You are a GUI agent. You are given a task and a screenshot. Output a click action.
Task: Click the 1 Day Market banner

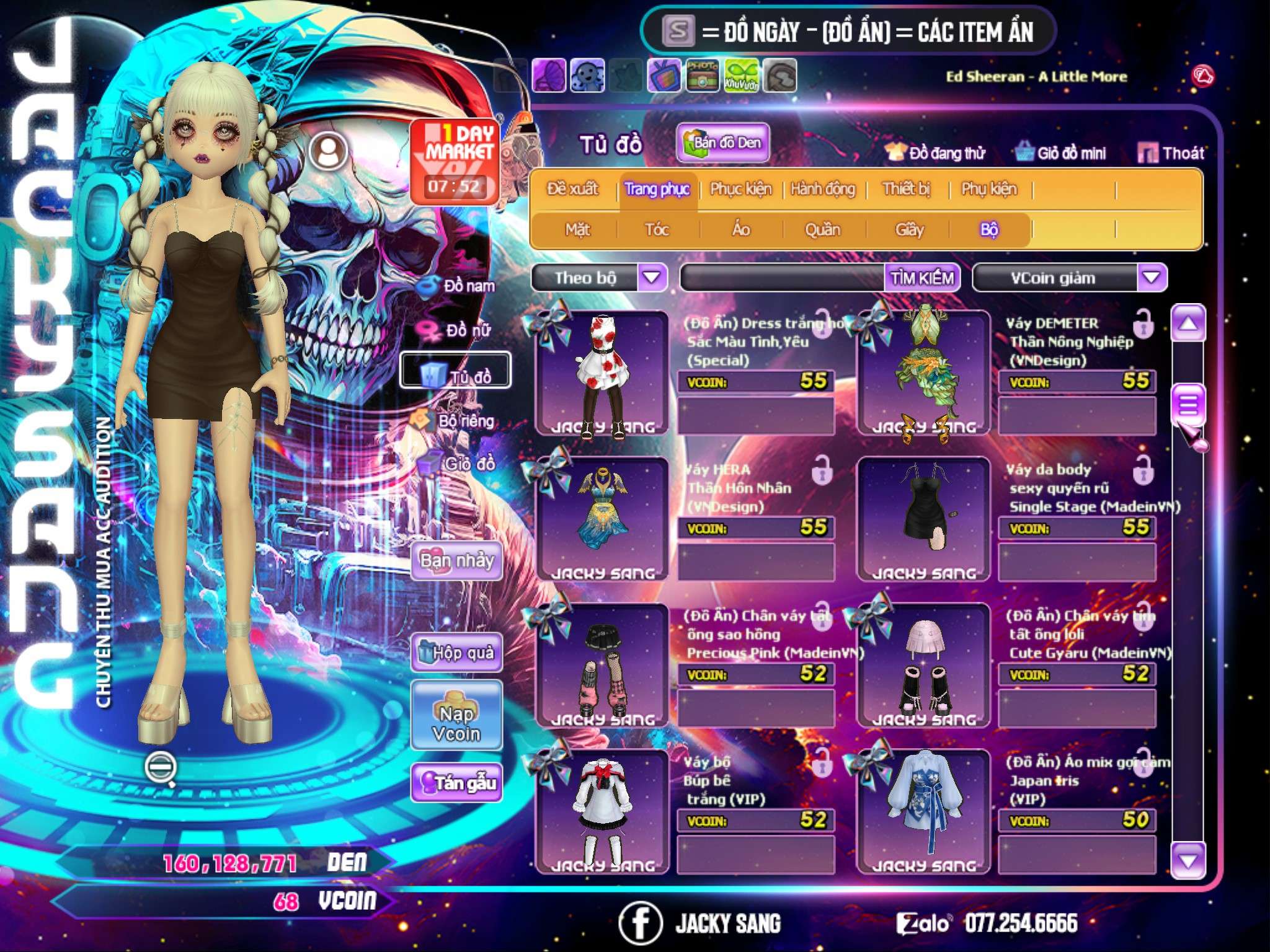pos(455,161)
